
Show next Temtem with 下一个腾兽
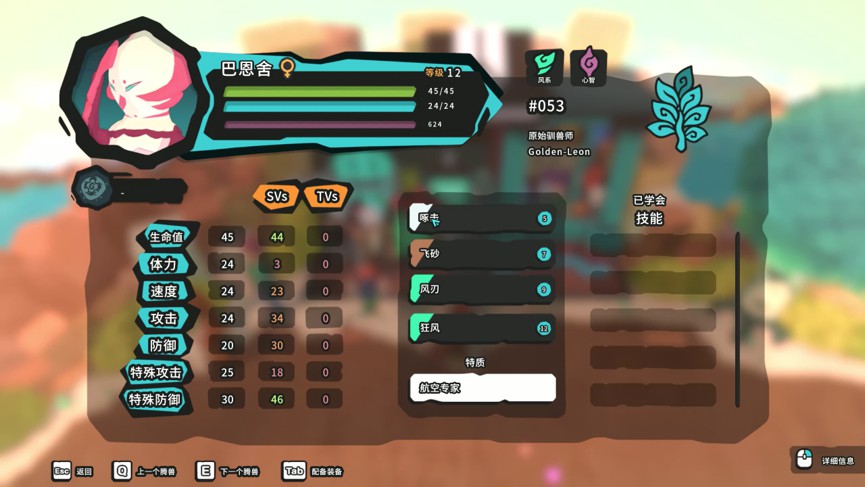pos(227,471)
